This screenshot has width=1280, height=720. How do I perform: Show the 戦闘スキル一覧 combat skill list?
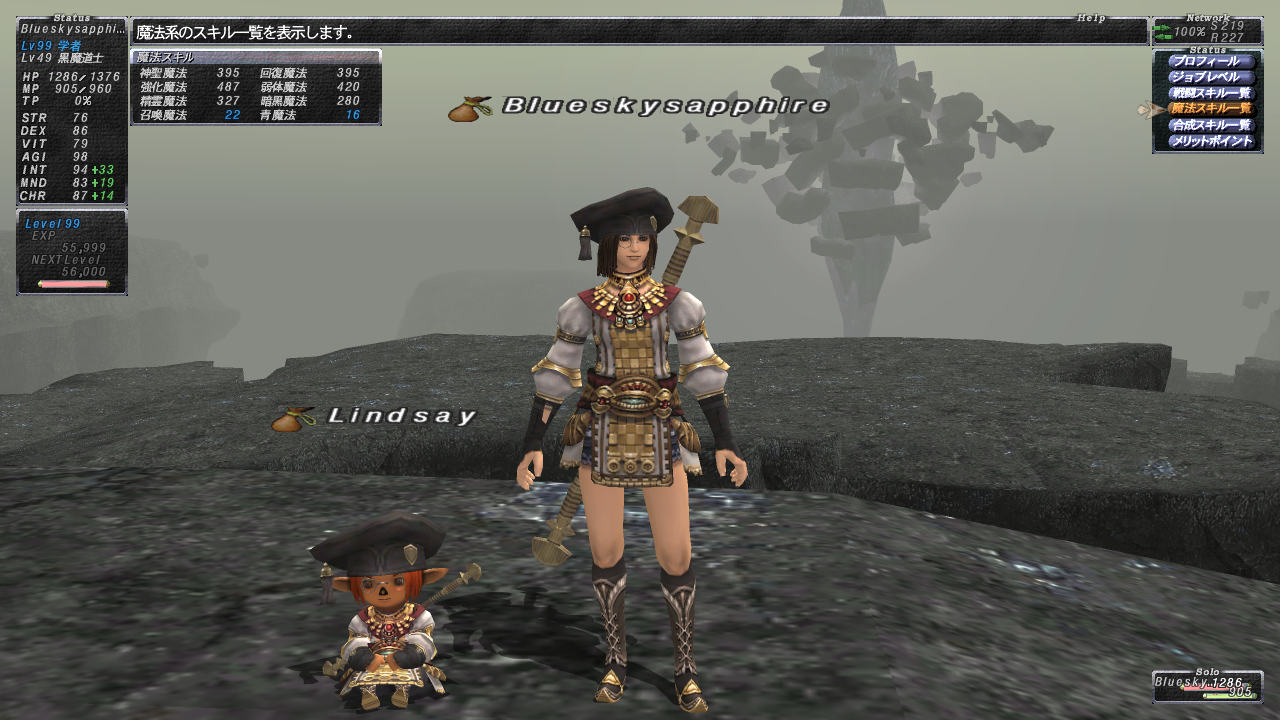click(x=1210, y=93)
